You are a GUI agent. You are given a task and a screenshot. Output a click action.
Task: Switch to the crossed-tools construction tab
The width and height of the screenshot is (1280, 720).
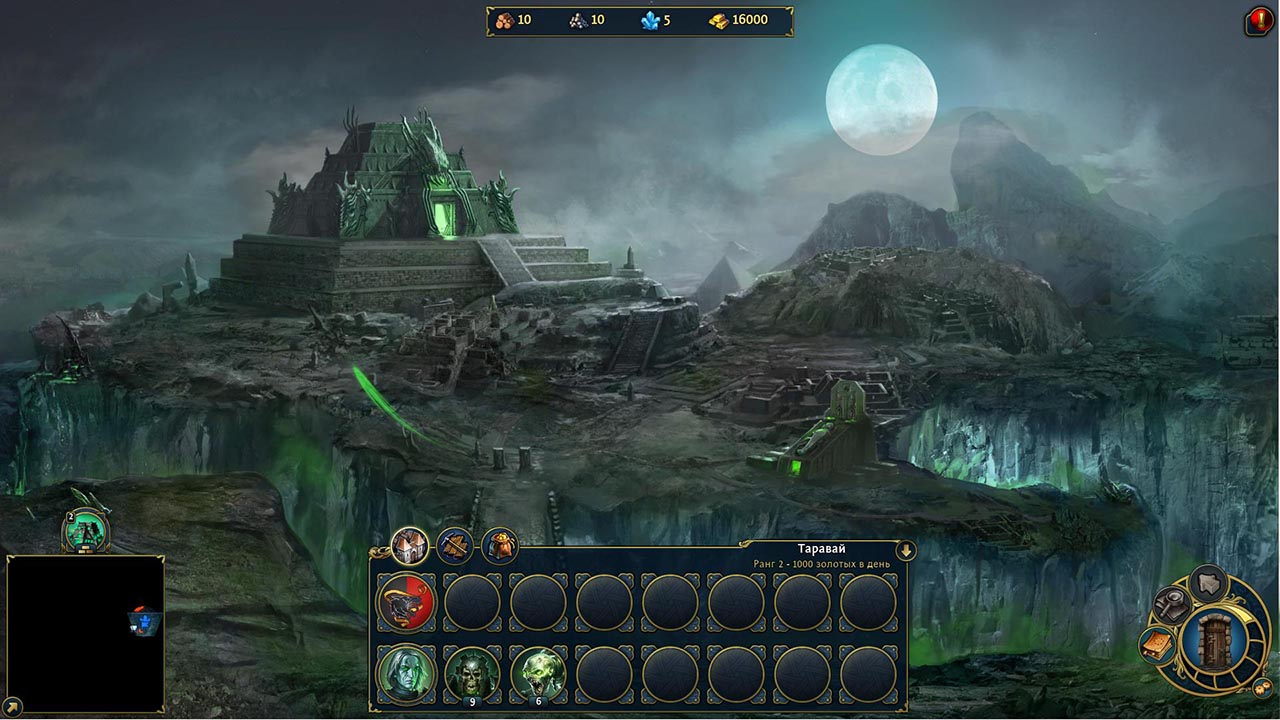pyautogui.click(x=455, y=546)
